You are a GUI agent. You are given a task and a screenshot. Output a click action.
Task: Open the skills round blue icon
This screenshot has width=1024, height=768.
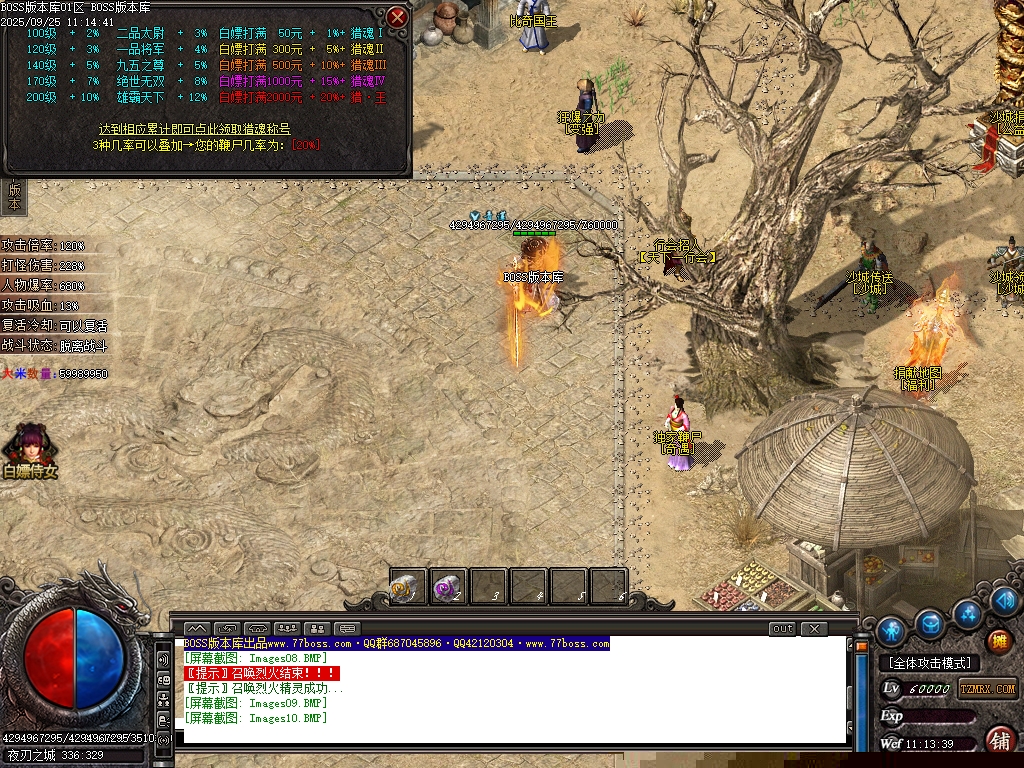point(969,612)
